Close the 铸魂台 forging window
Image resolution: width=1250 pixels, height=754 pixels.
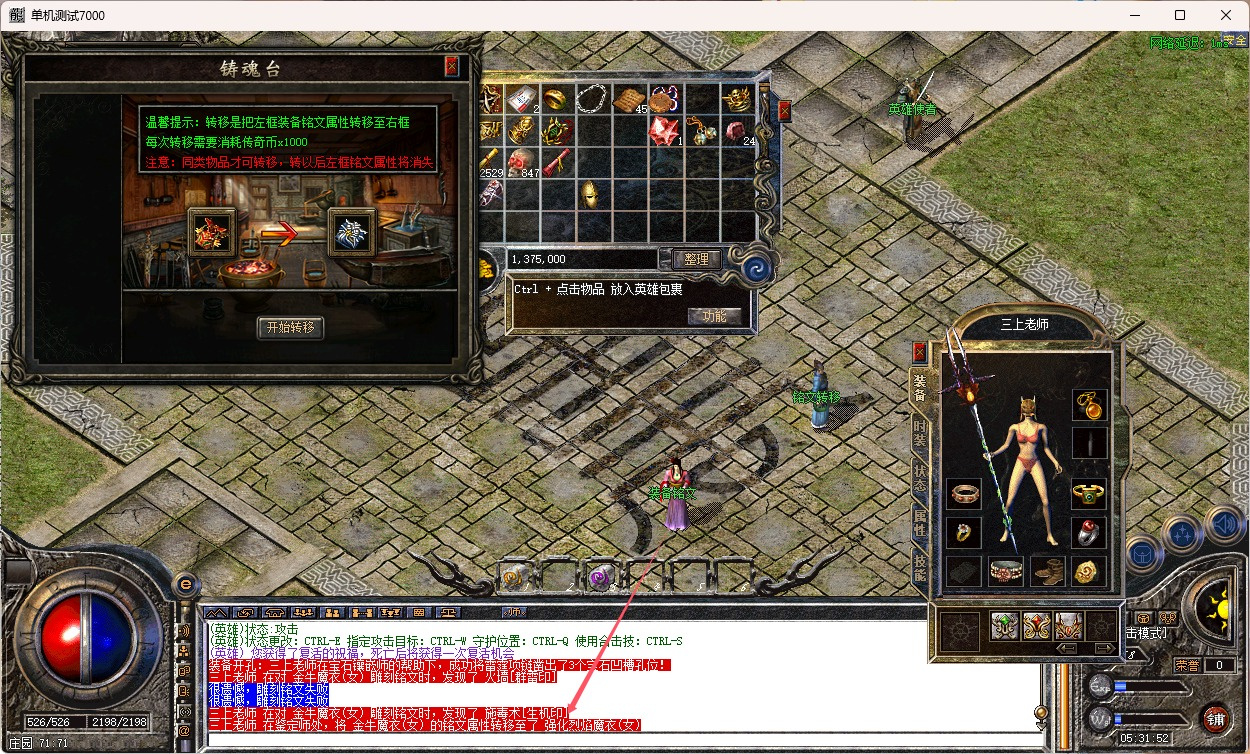pos(452,66)
